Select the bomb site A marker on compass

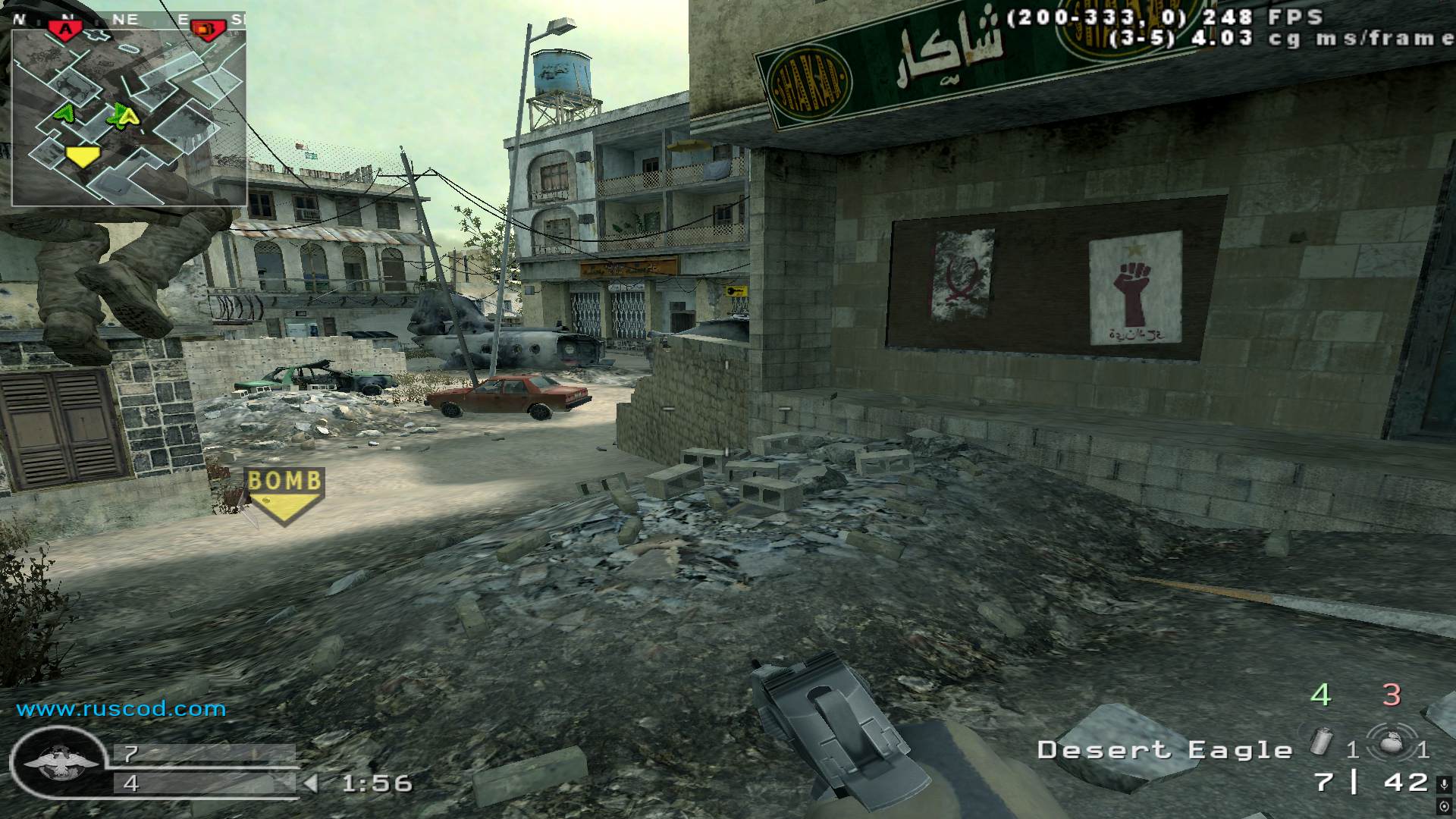point(66,27)
